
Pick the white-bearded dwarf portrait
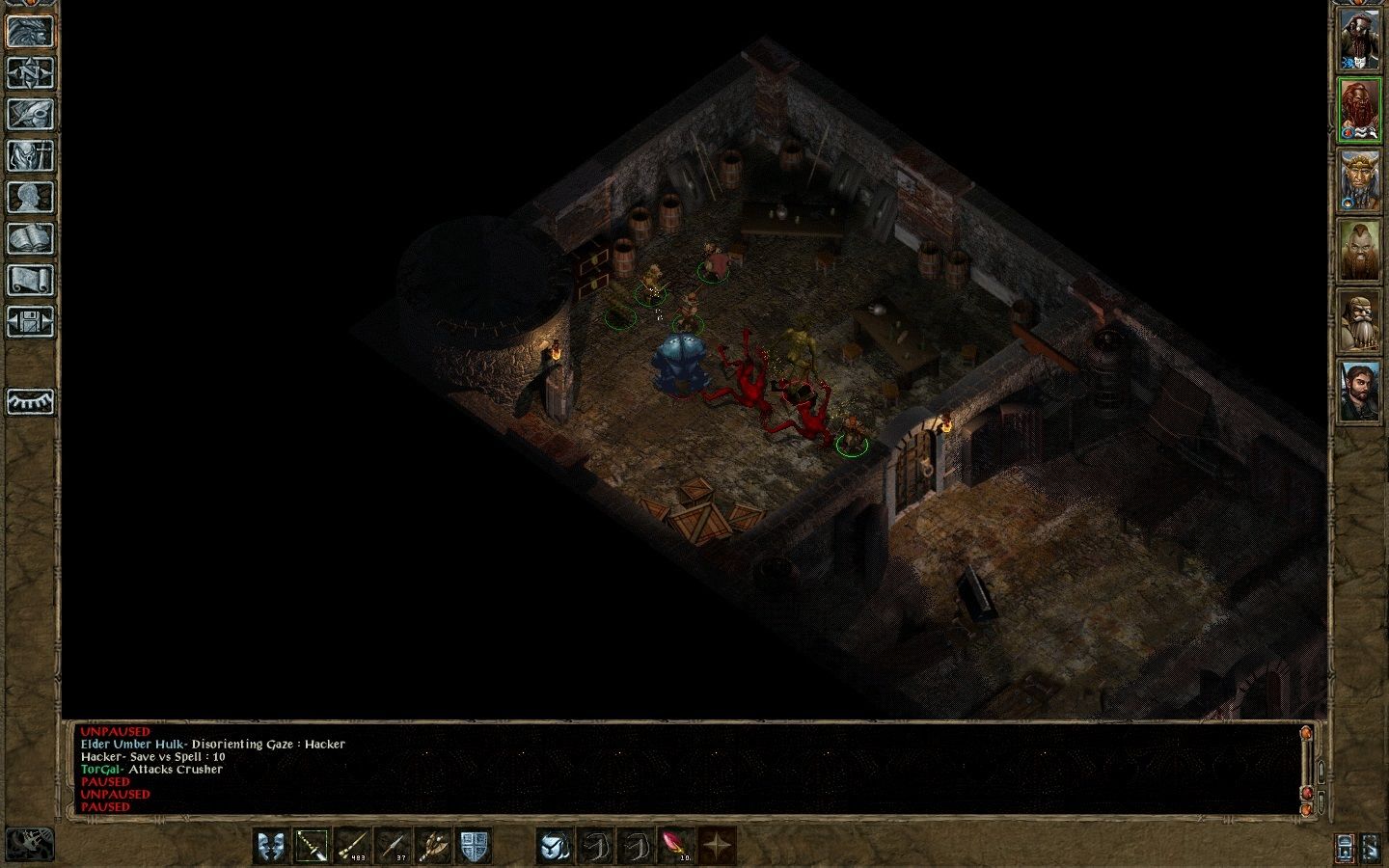(1359, 321)
